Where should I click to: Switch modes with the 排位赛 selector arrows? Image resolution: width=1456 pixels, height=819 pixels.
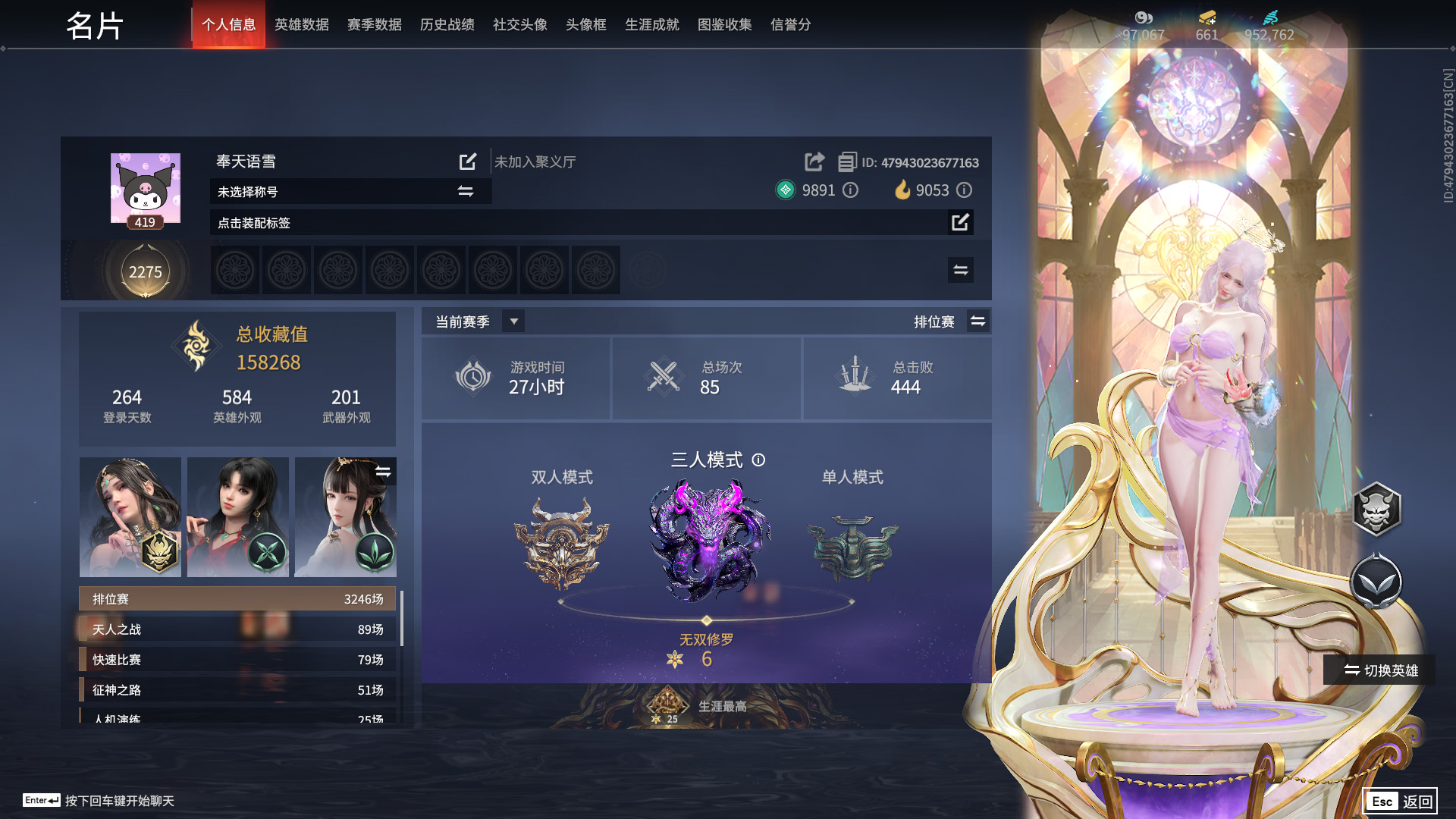click(978, 321)
